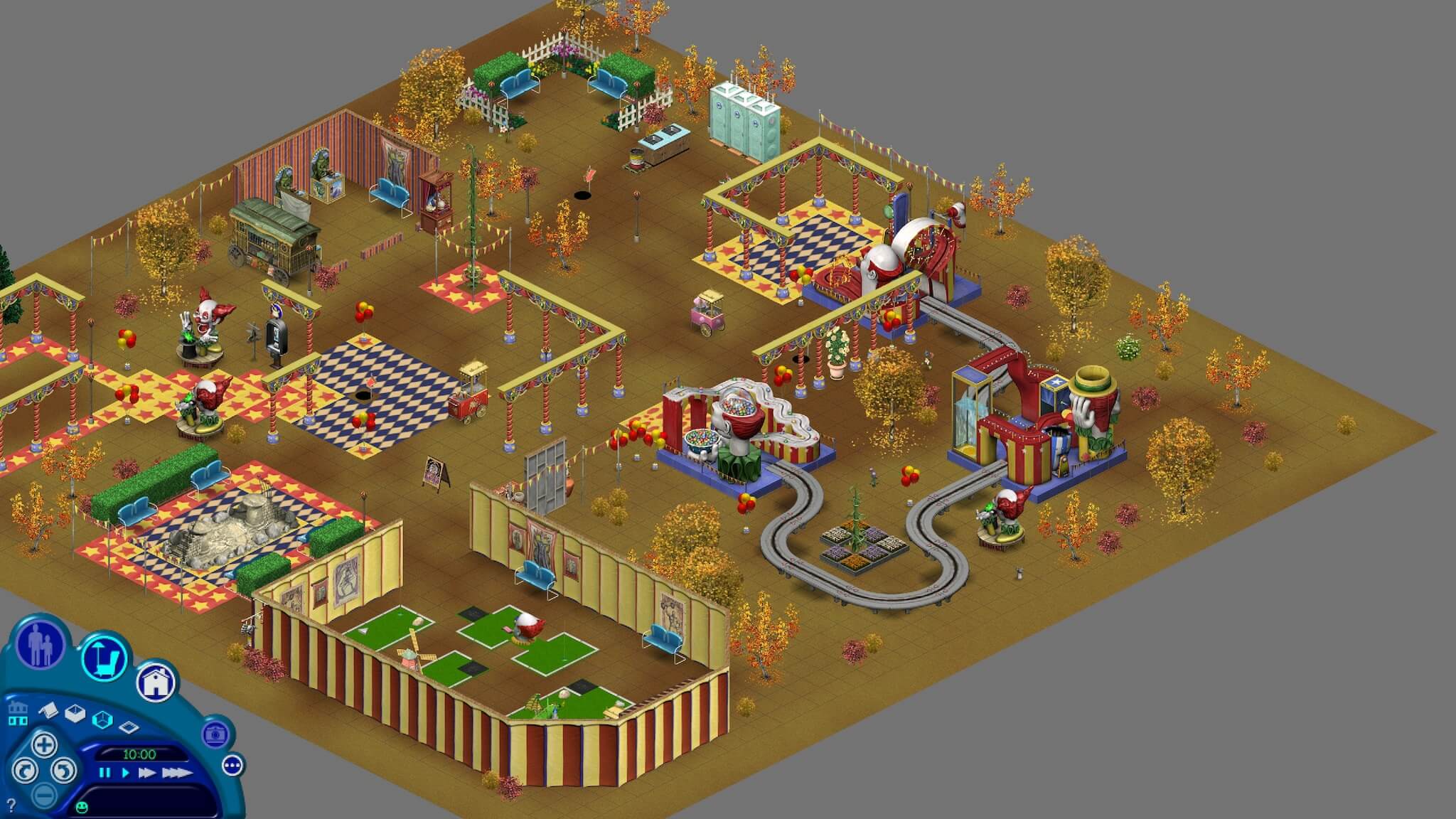Set game speed to fast forward
The image size is (1456, 819).
tap(149, 773)
